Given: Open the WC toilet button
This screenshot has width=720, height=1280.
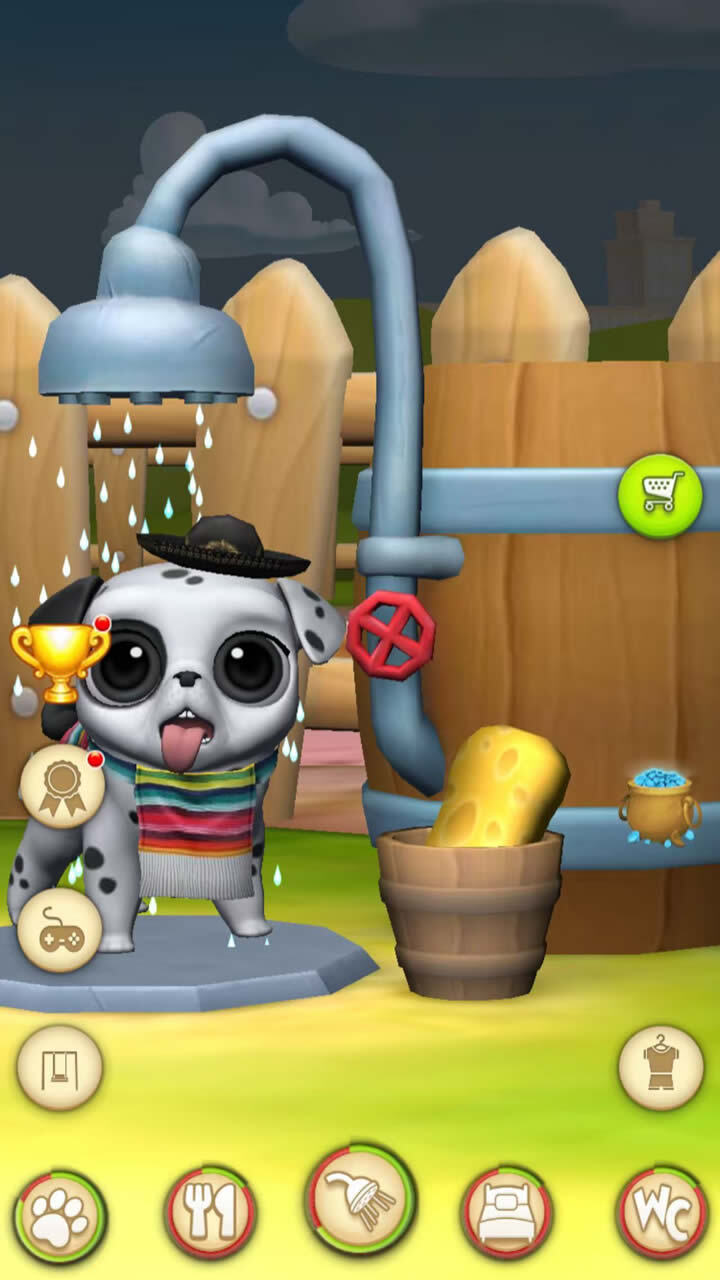Looking at the screenshot, I should tap(661, 1212).
